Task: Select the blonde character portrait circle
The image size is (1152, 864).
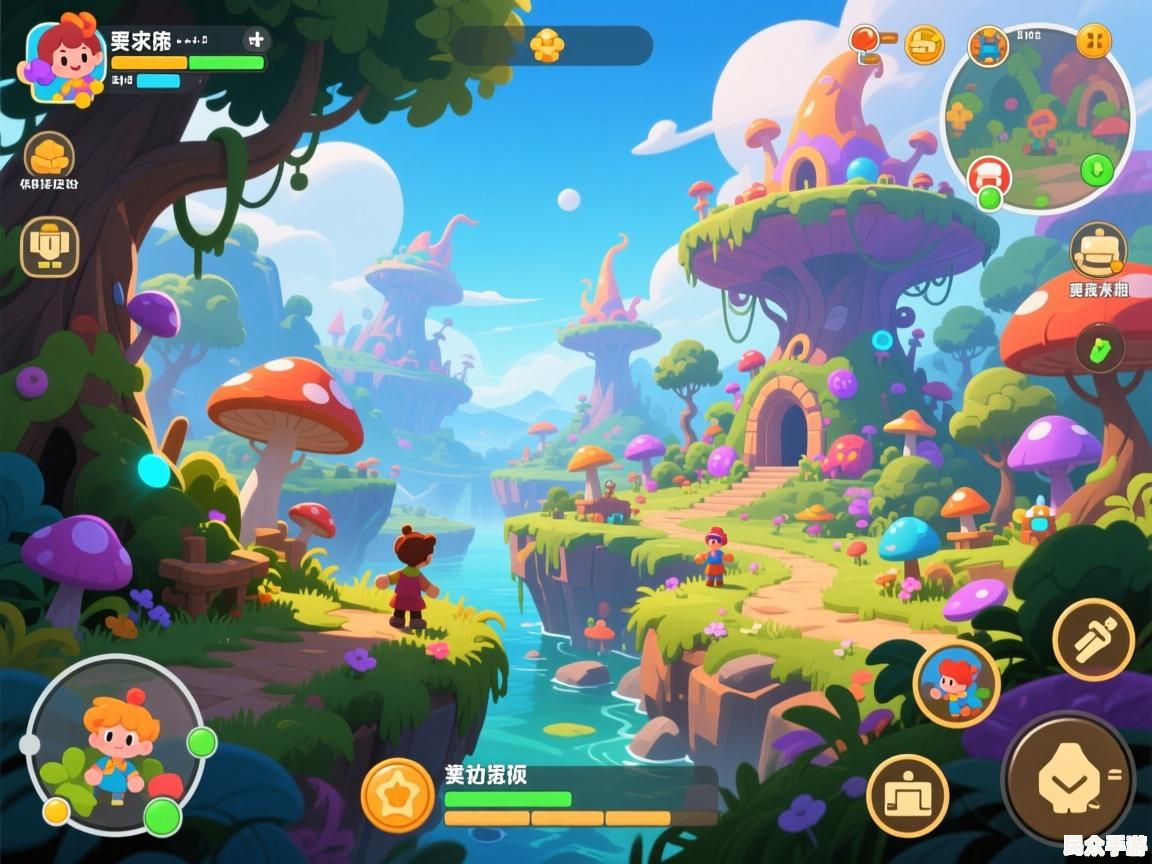Action: (x=116, y=745)
